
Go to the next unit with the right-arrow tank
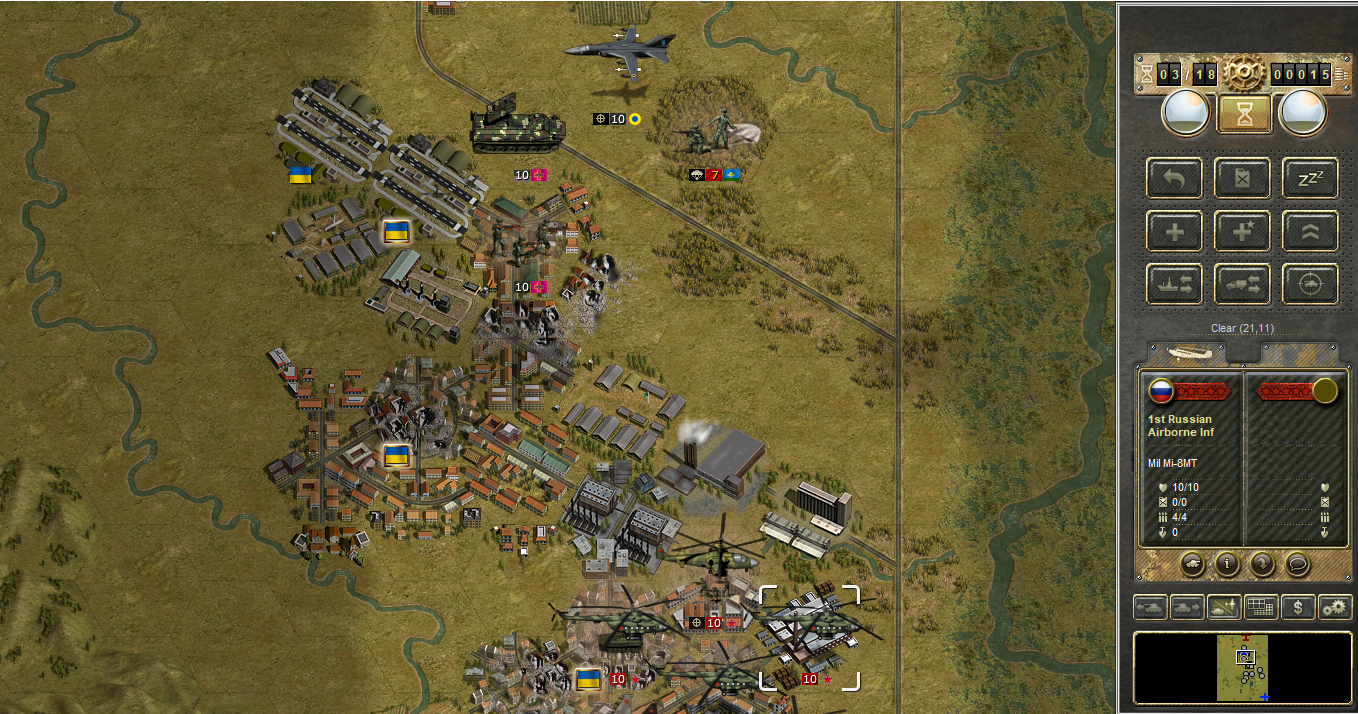click(x=1186, y=607)
